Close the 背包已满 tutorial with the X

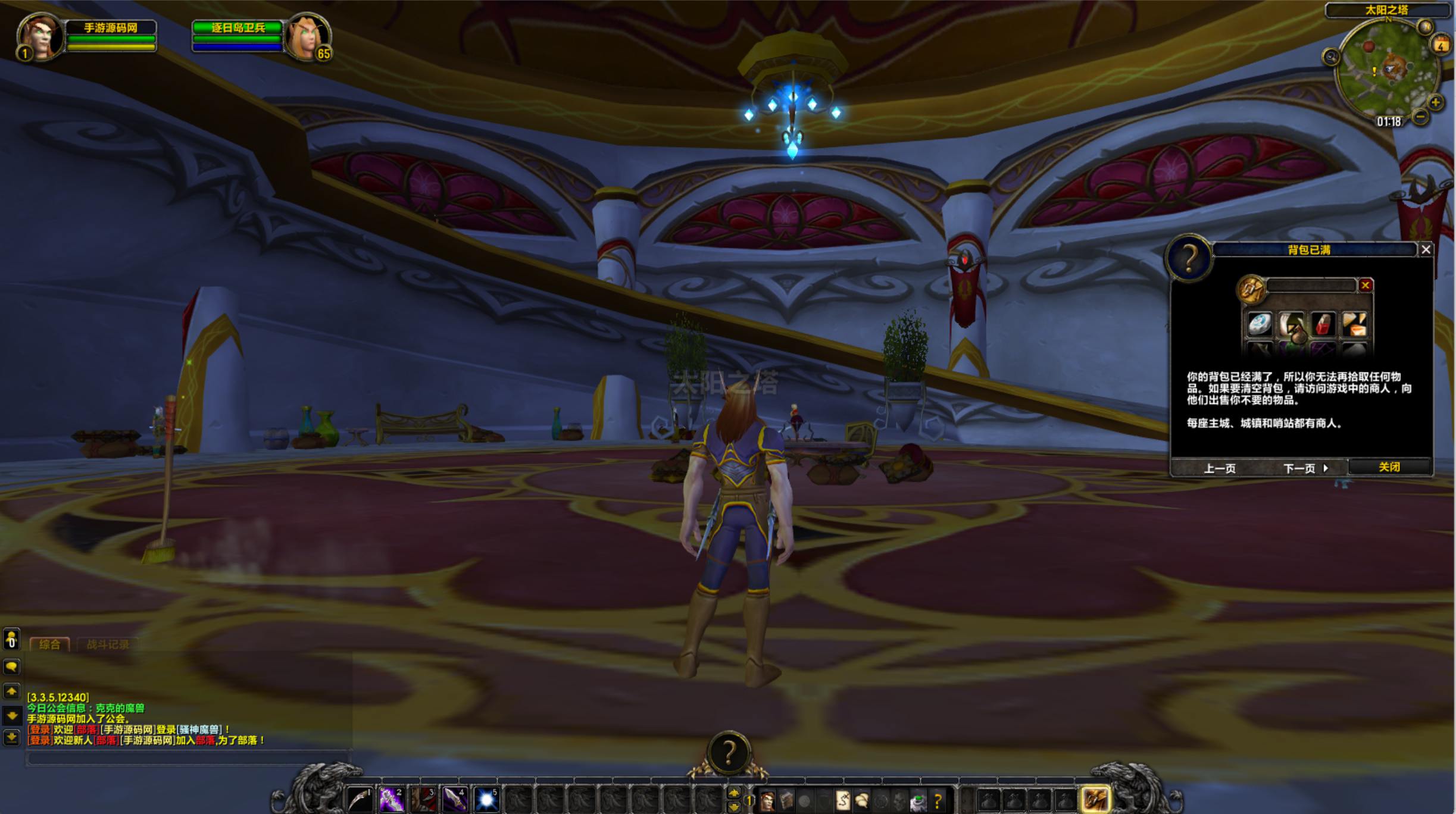1426,250
